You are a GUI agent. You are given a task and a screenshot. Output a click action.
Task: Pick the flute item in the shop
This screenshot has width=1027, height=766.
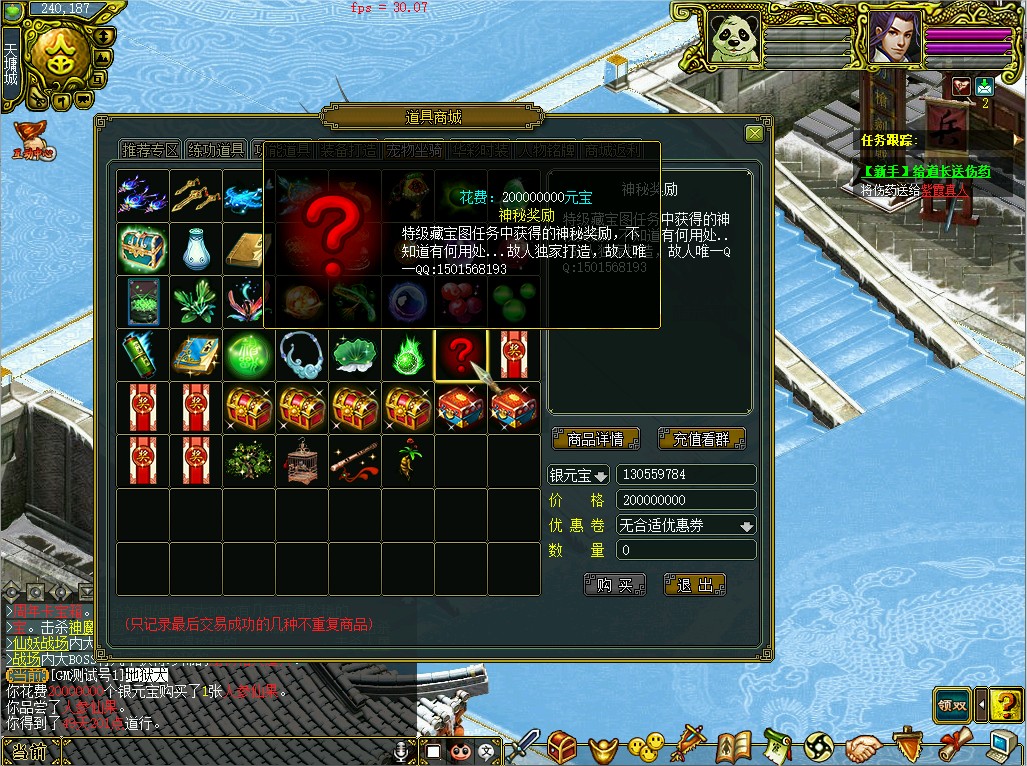pos(355,460)
